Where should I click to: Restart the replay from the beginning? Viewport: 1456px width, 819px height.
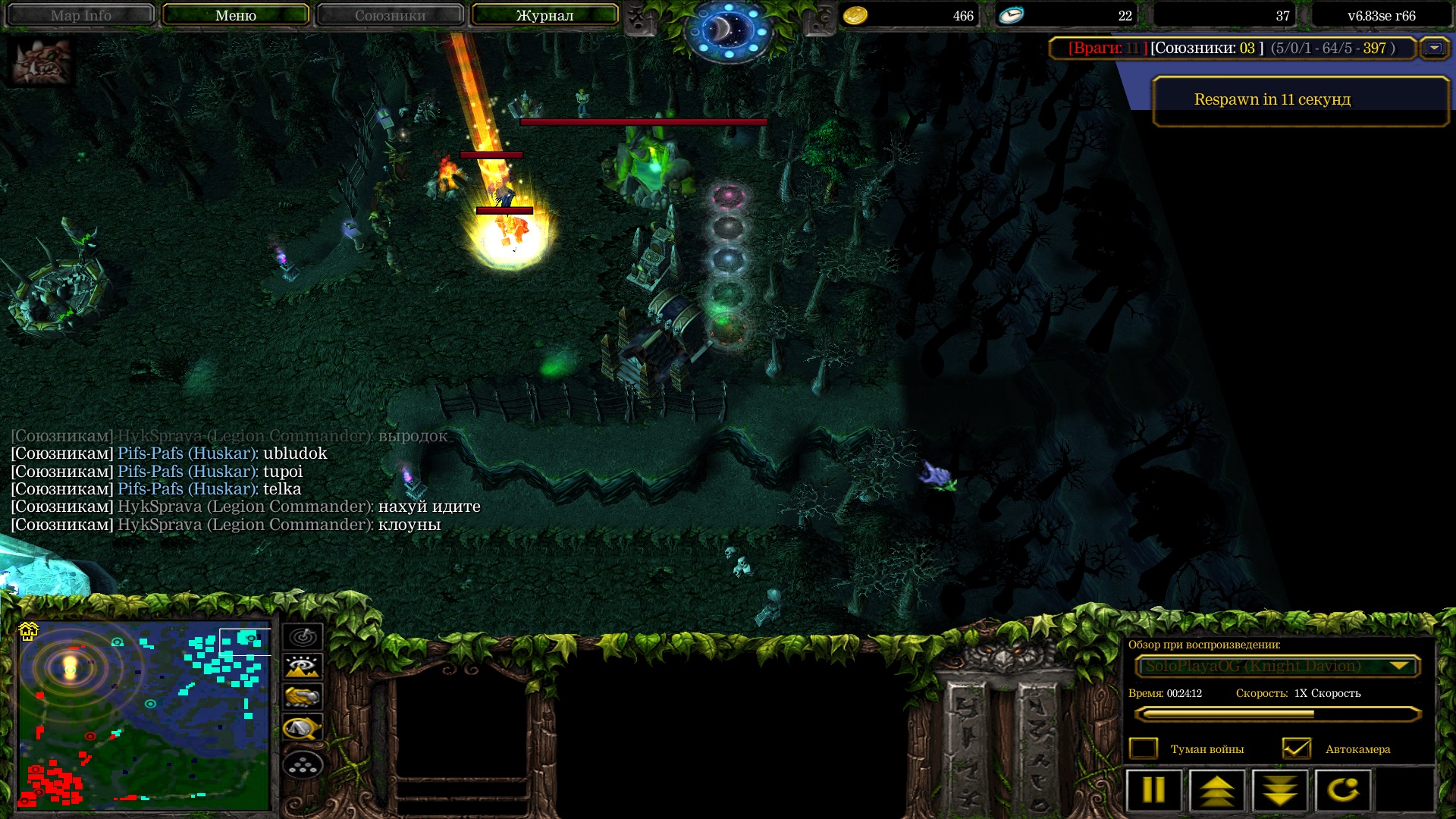1343,790
